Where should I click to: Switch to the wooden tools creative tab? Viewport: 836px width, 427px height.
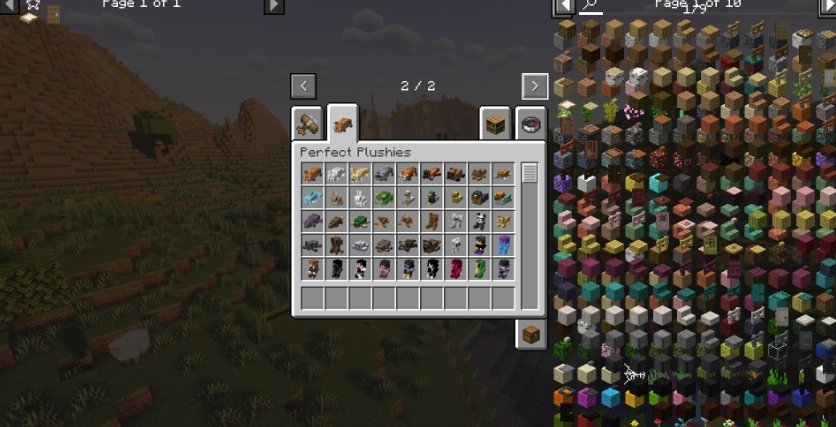307,125
